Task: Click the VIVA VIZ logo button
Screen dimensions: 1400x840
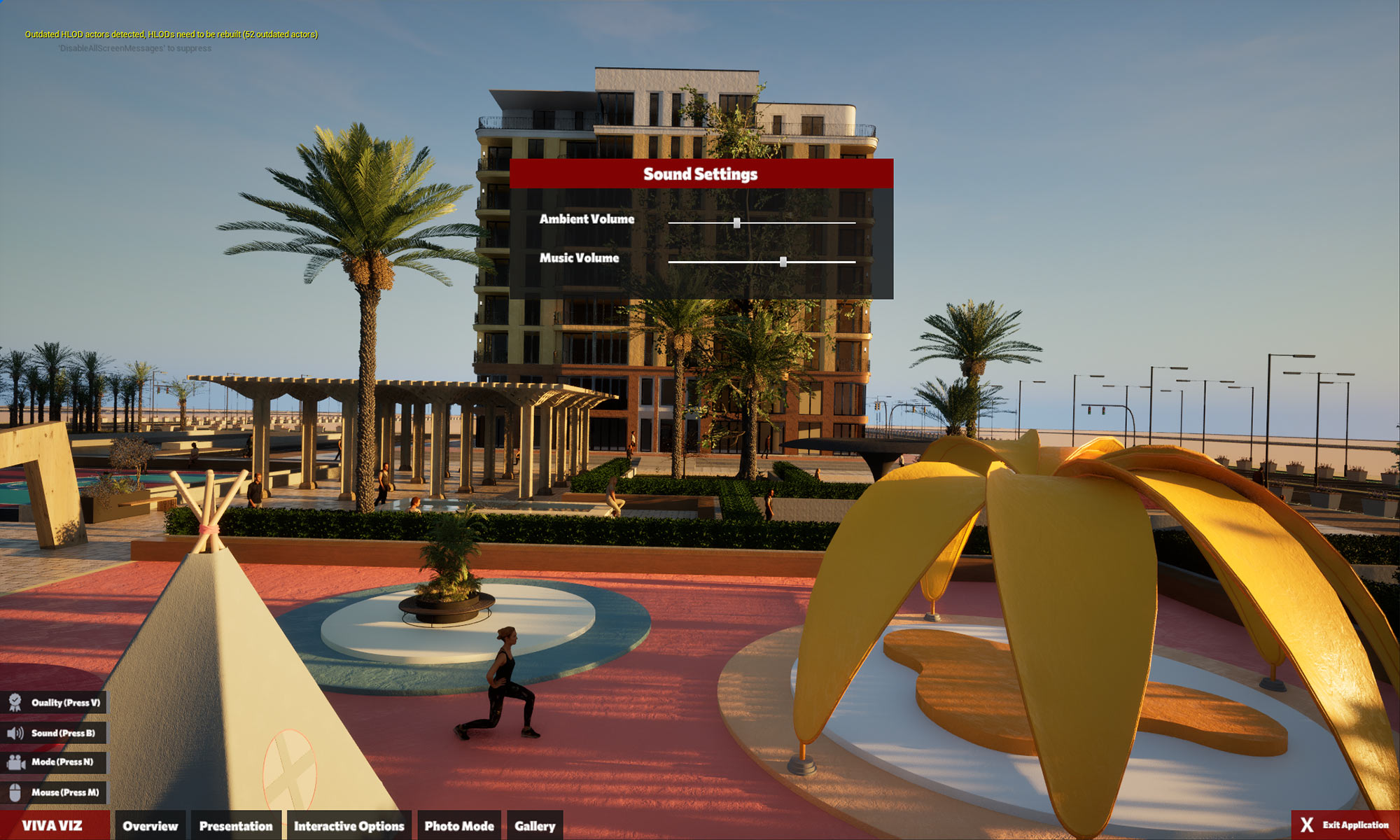Action: (53, 826)
